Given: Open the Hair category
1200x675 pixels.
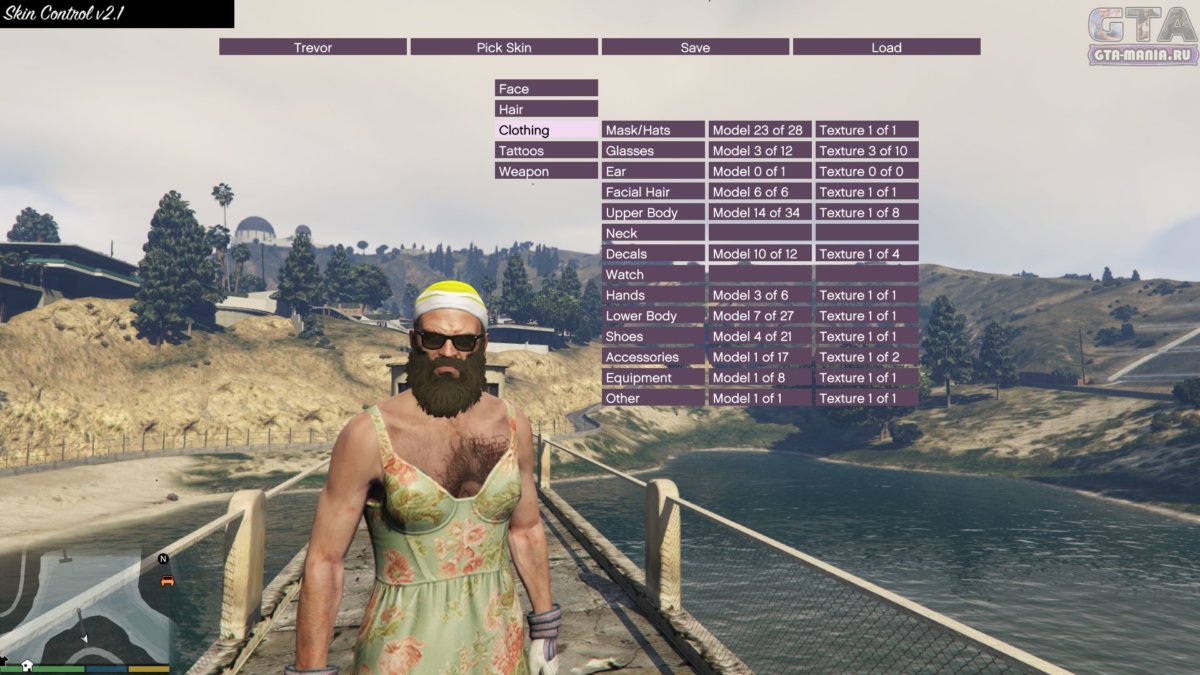Looking at the screenshot, I should 546,109.
